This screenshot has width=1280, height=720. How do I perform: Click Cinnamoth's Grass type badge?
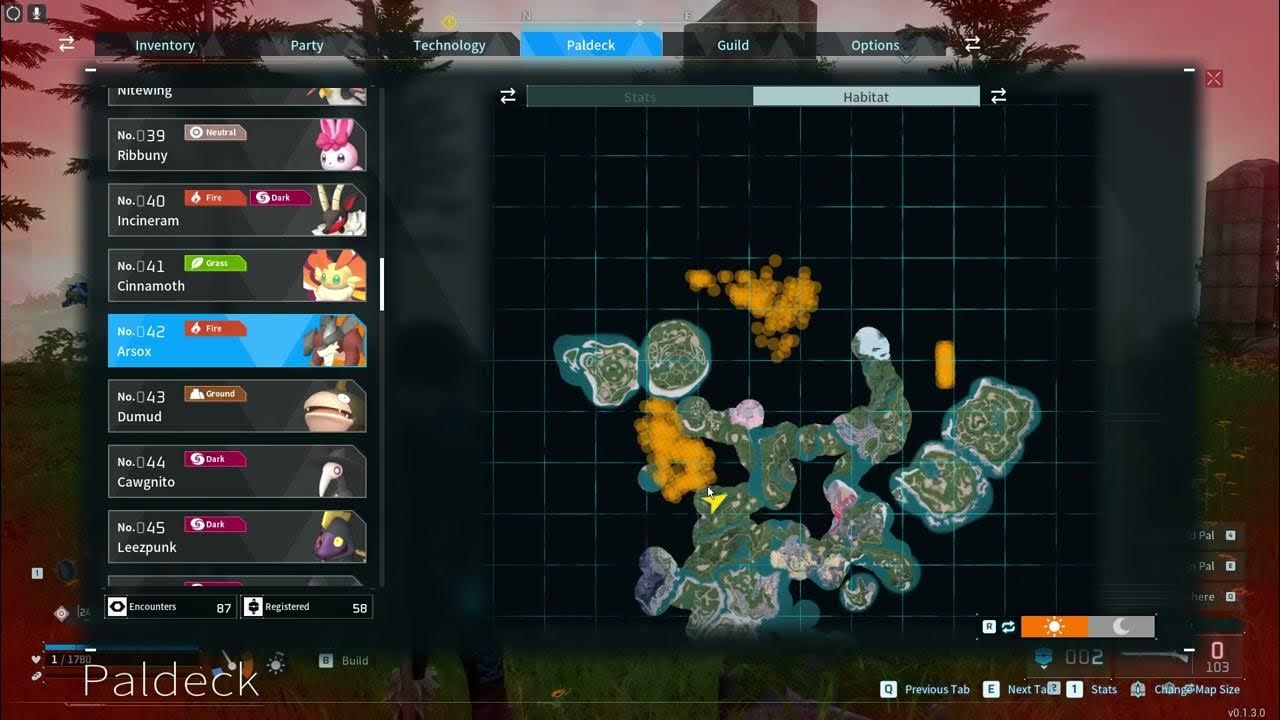click(216, 263)
